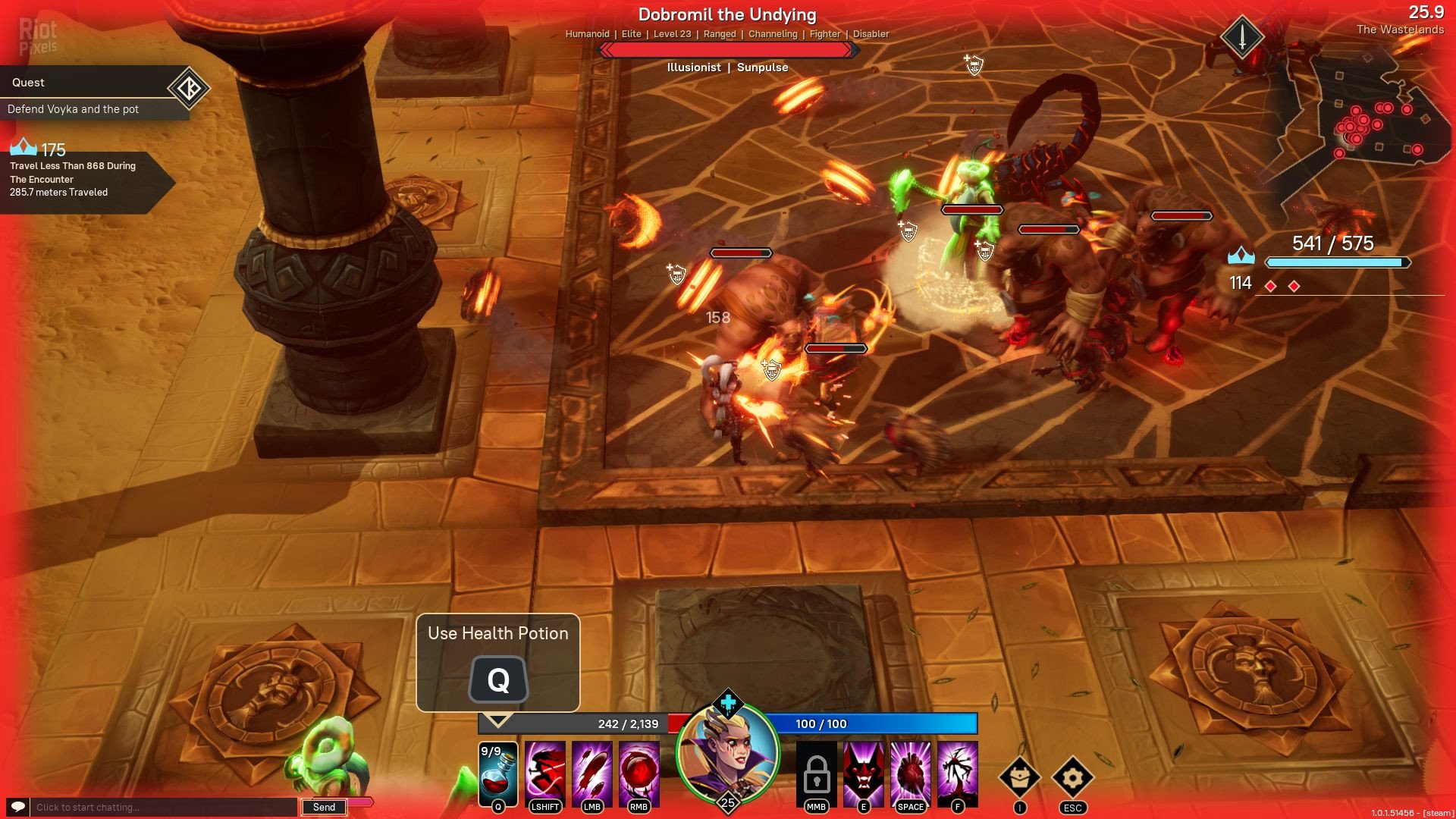Click the blue cross diamond above portrait
The width and height of the screenshot is (1456, 819).
[728, 703]
